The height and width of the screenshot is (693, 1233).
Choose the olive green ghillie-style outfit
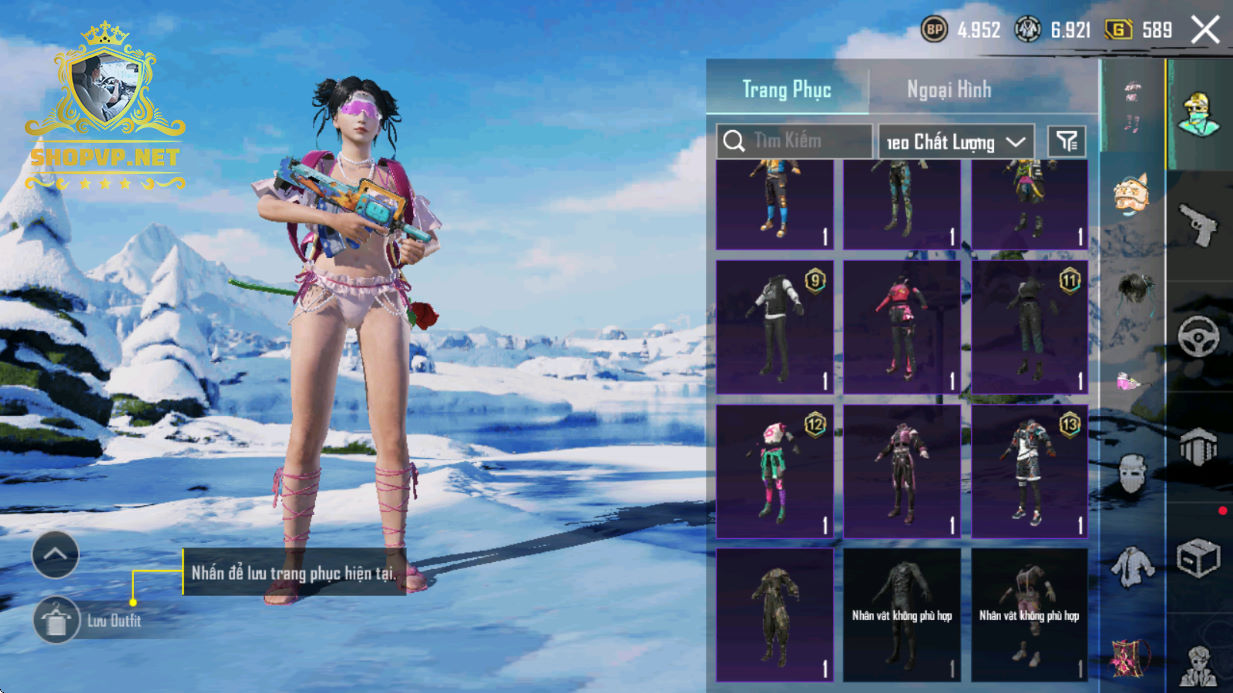click(x=775, y=614)
